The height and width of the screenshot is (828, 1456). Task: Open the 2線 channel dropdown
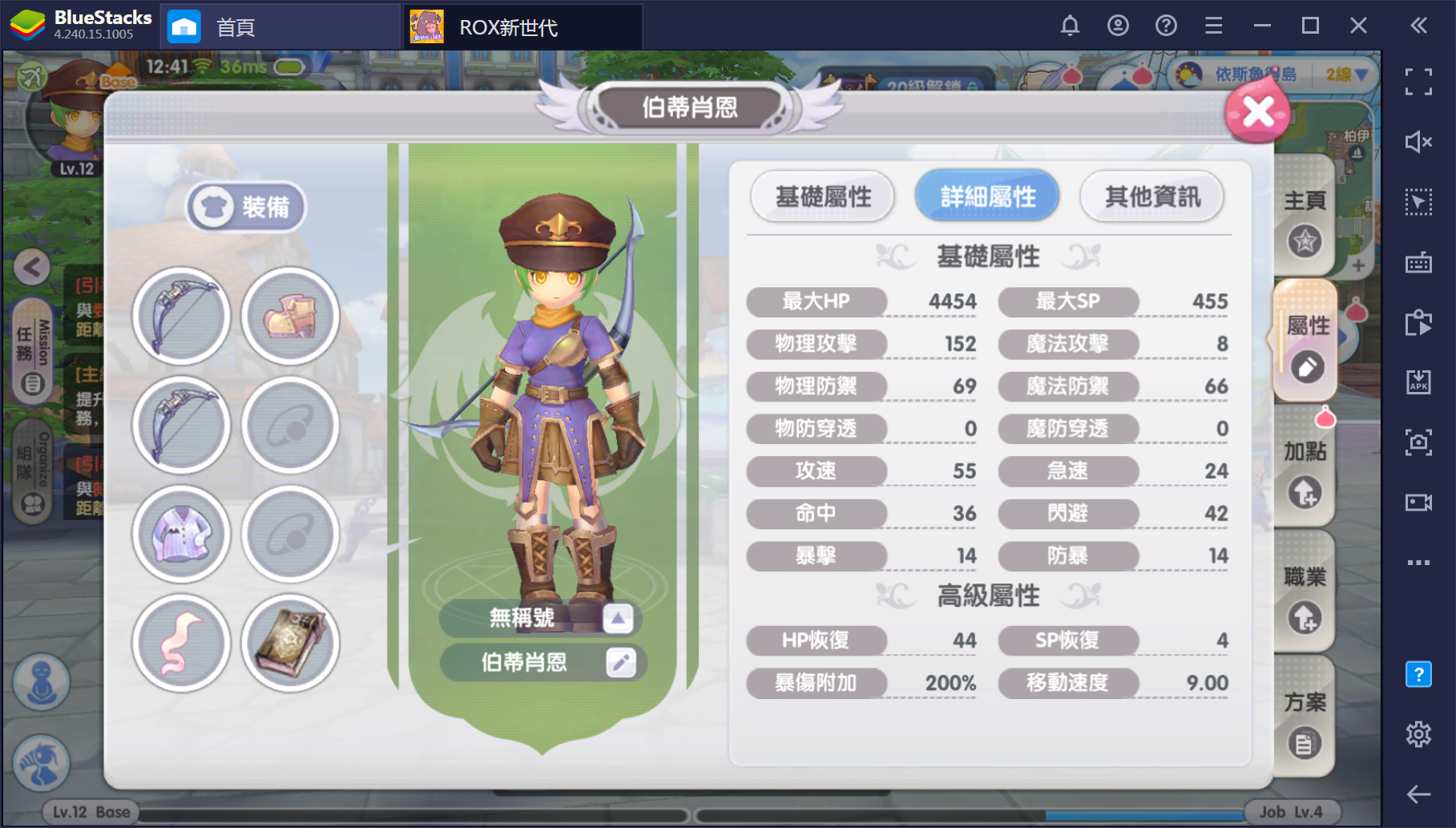pos(1344,74)
